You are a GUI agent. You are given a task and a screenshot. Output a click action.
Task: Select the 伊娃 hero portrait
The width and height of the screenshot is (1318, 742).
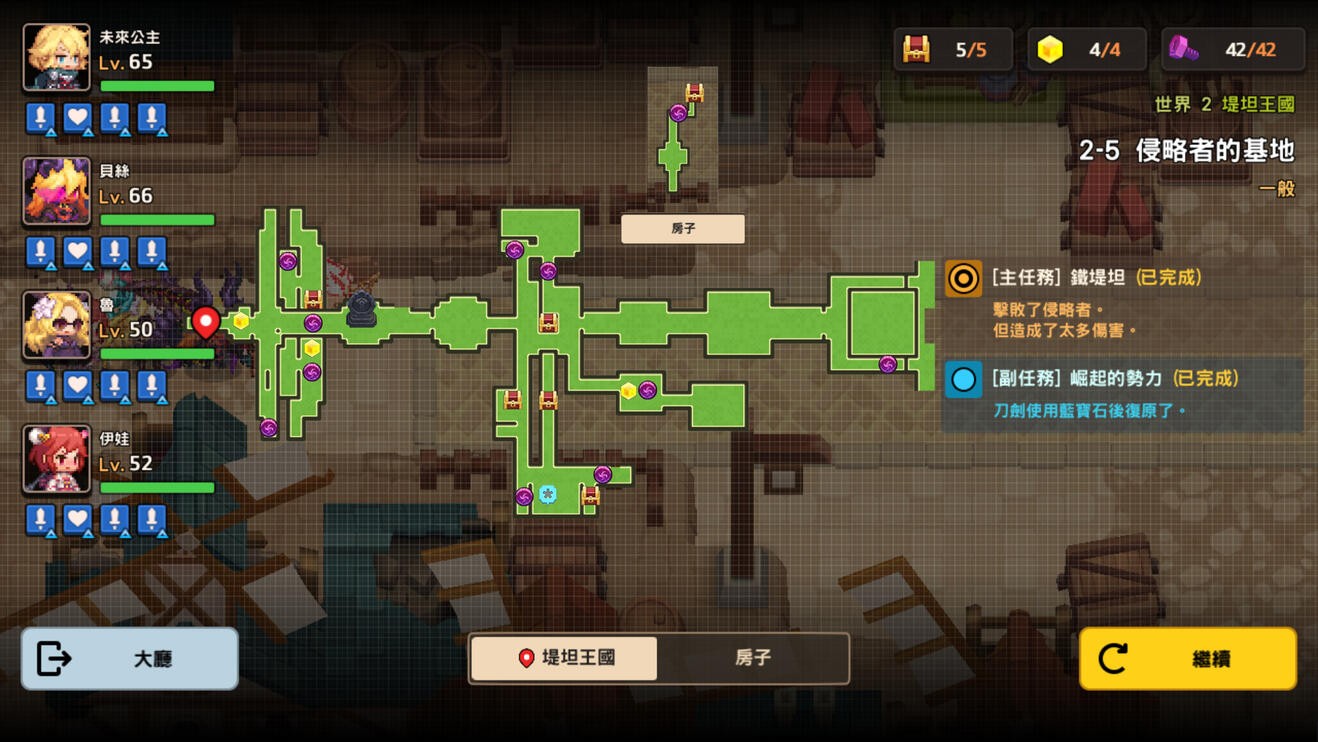[57, 459]
